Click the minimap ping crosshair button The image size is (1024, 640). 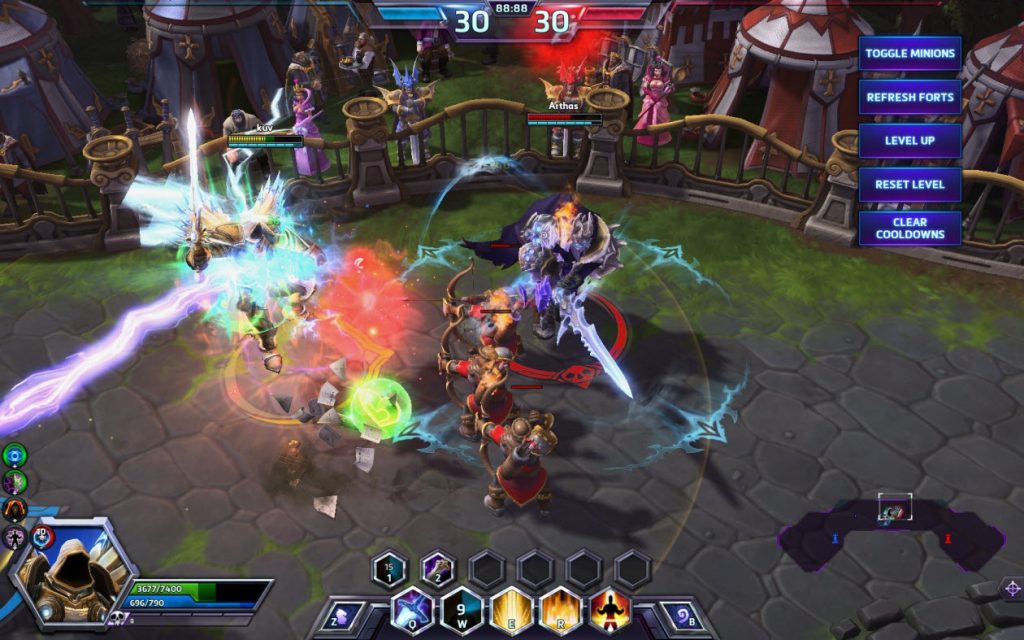pyautogui.click(x=1012, y=587)
